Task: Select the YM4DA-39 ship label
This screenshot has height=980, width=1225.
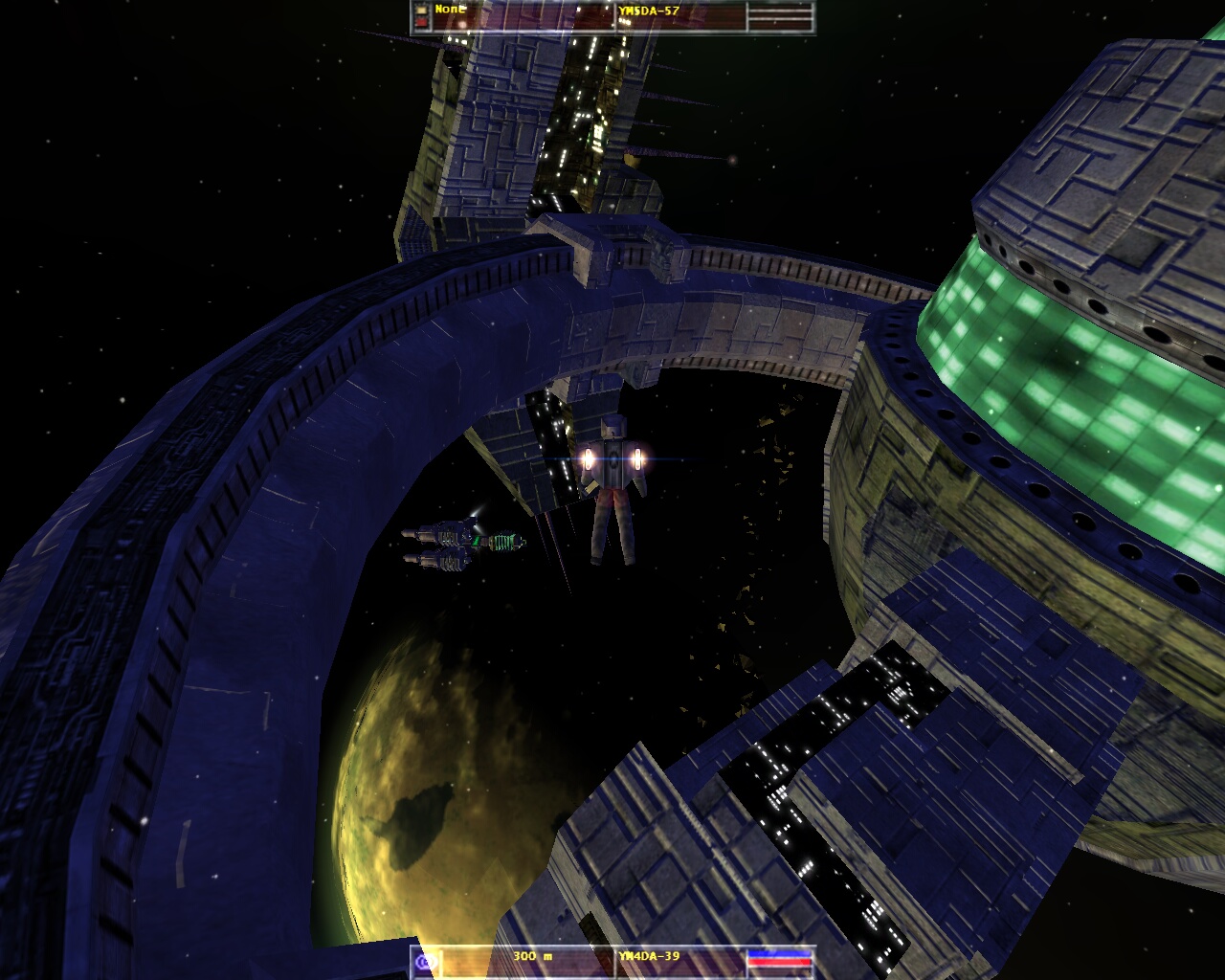Action: [x=649, y=956]
